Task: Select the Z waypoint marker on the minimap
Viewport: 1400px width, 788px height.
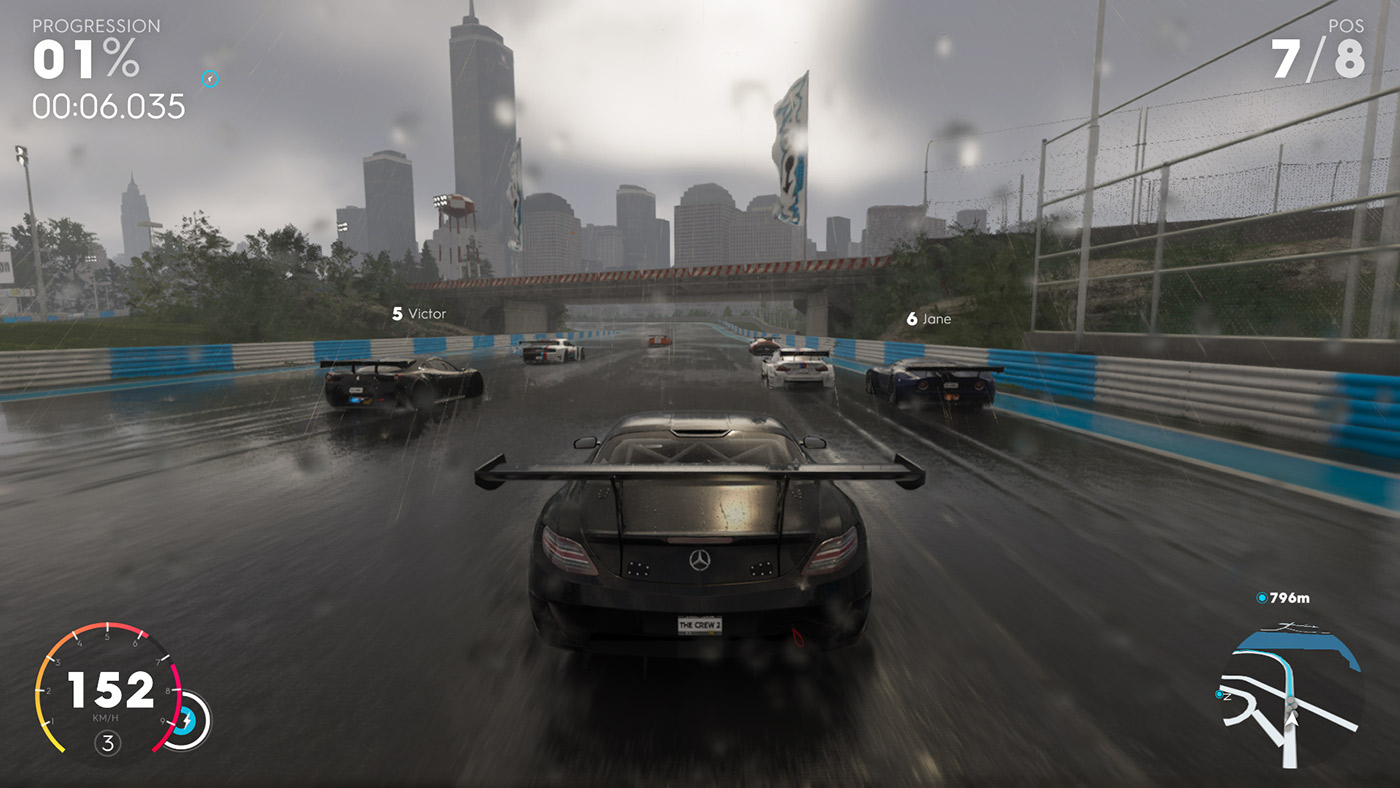Action: 1219,693
